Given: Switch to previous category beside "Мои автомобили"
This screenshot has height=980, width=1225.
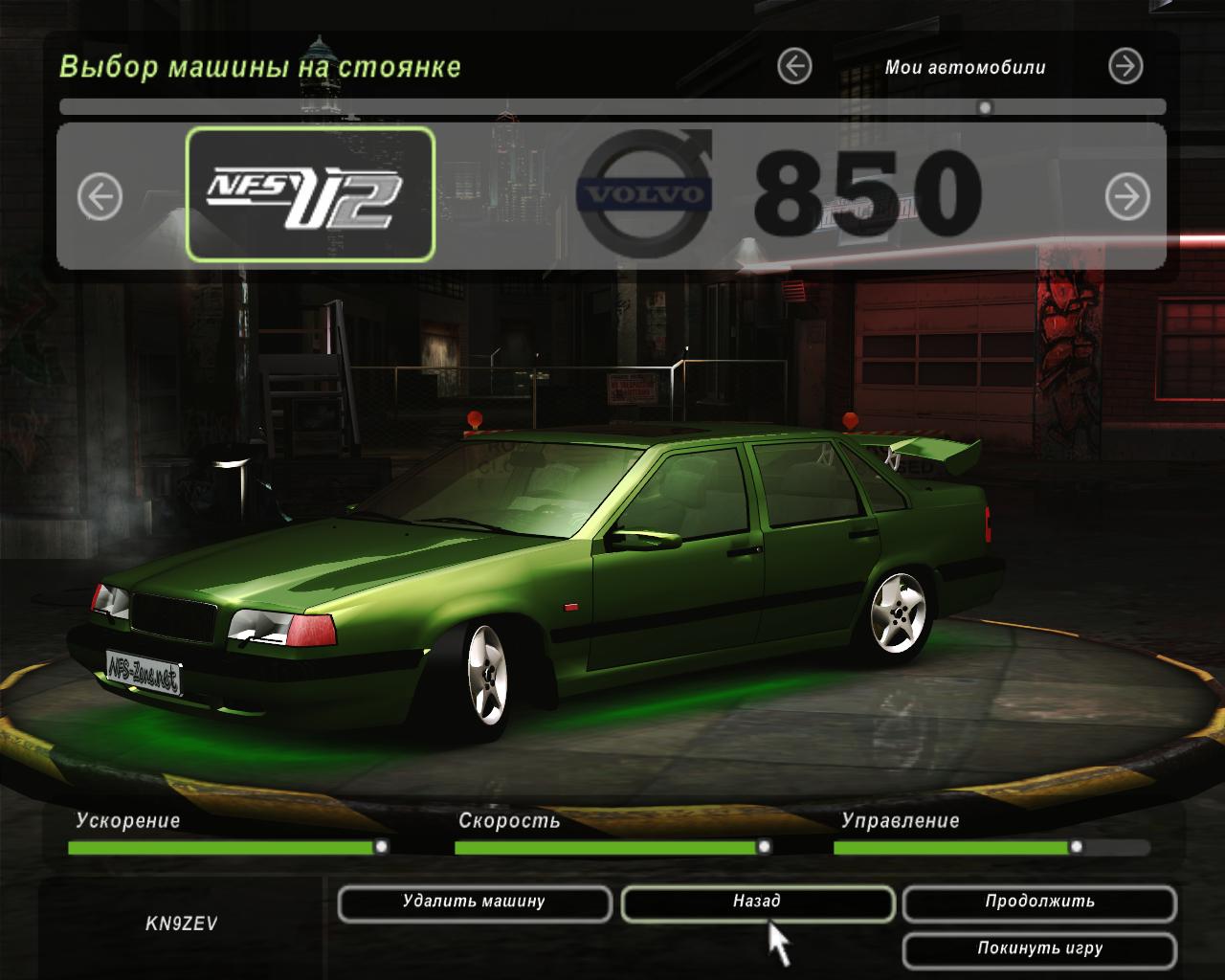Looking at the screenshot, I should [794, 66].
